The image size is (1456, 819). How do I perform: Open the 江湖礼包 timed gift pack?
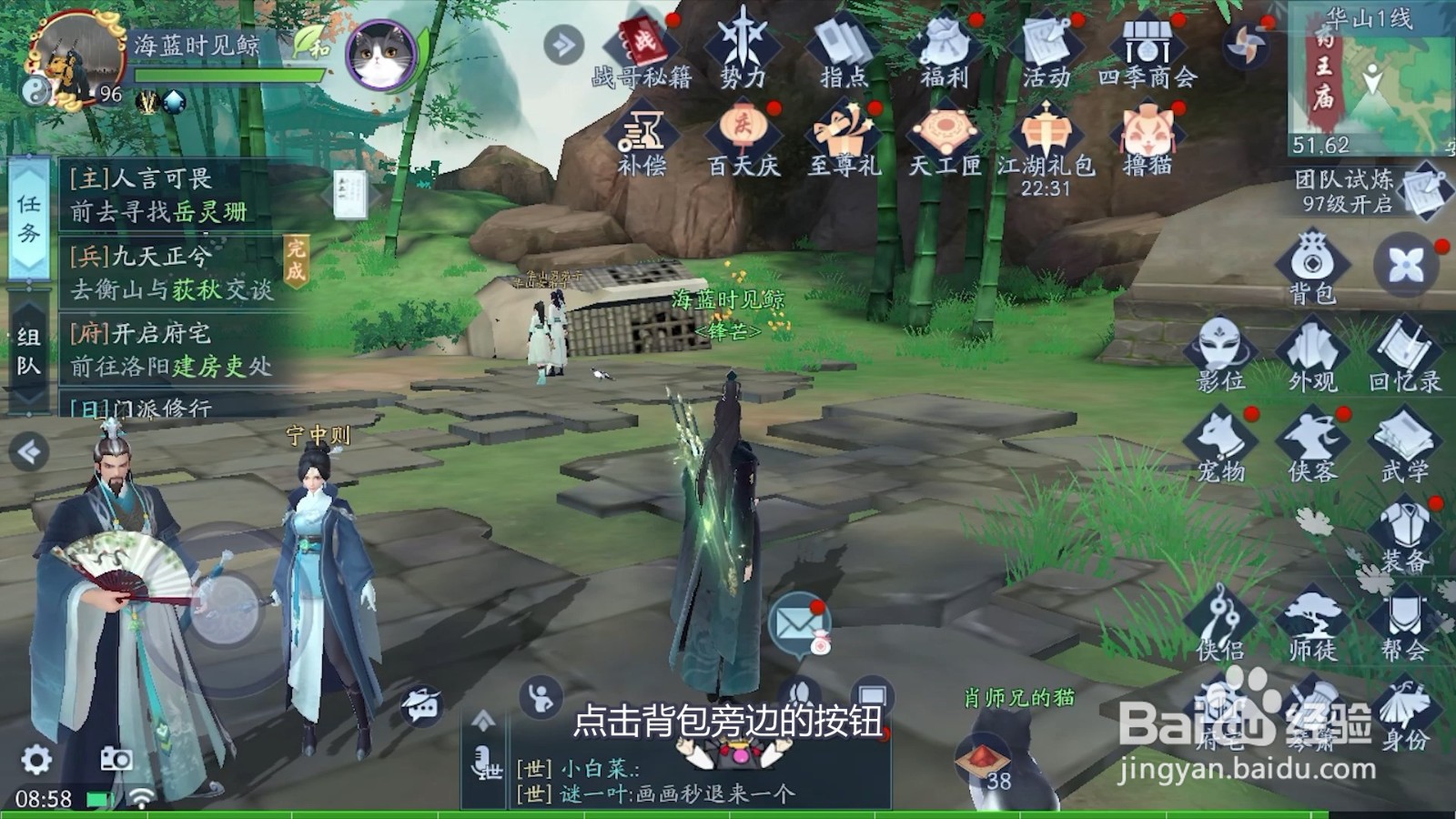click(1045, 132)
